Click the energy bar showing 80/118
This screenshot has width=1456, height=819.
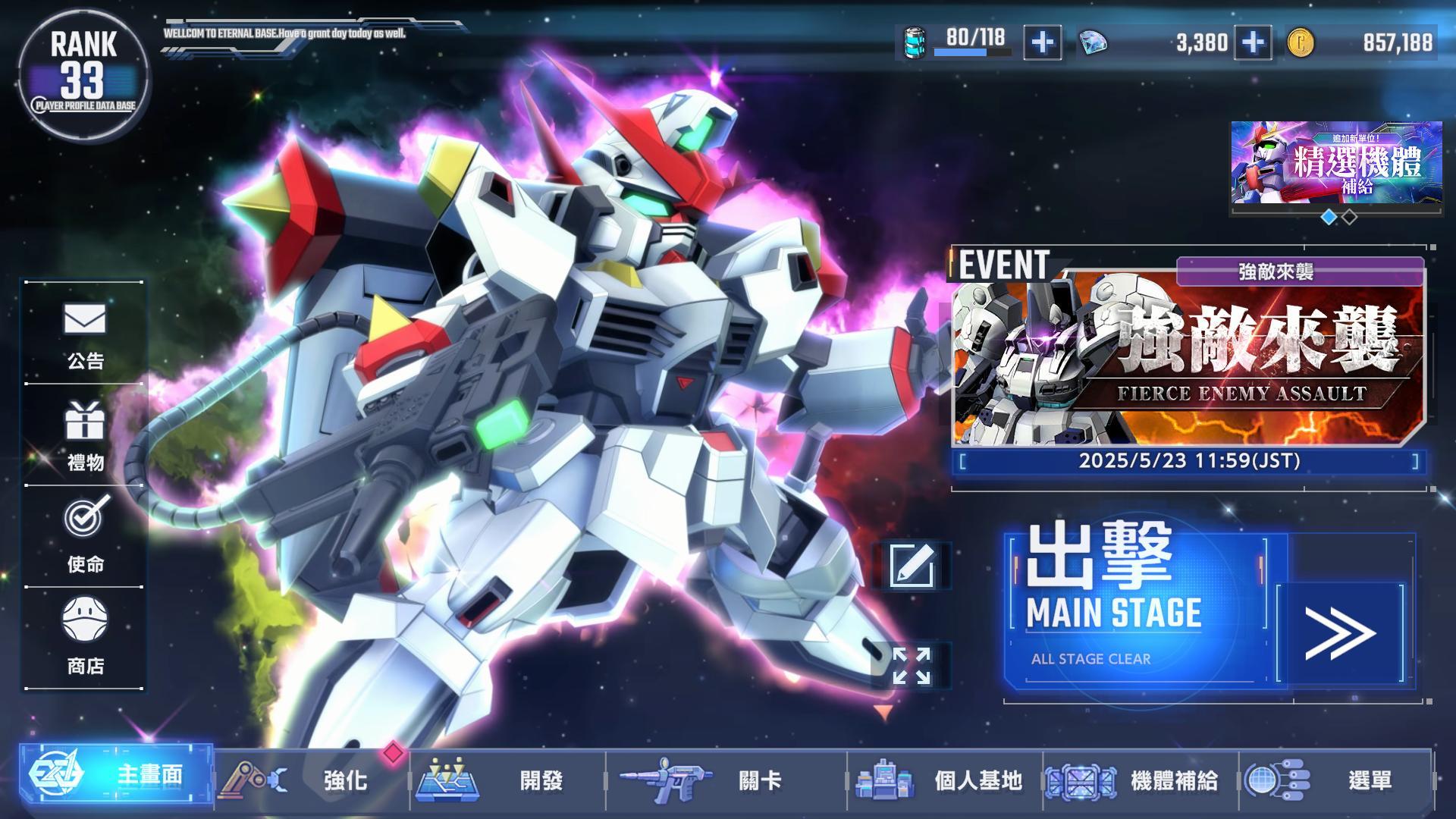click(x=955, y=44)
